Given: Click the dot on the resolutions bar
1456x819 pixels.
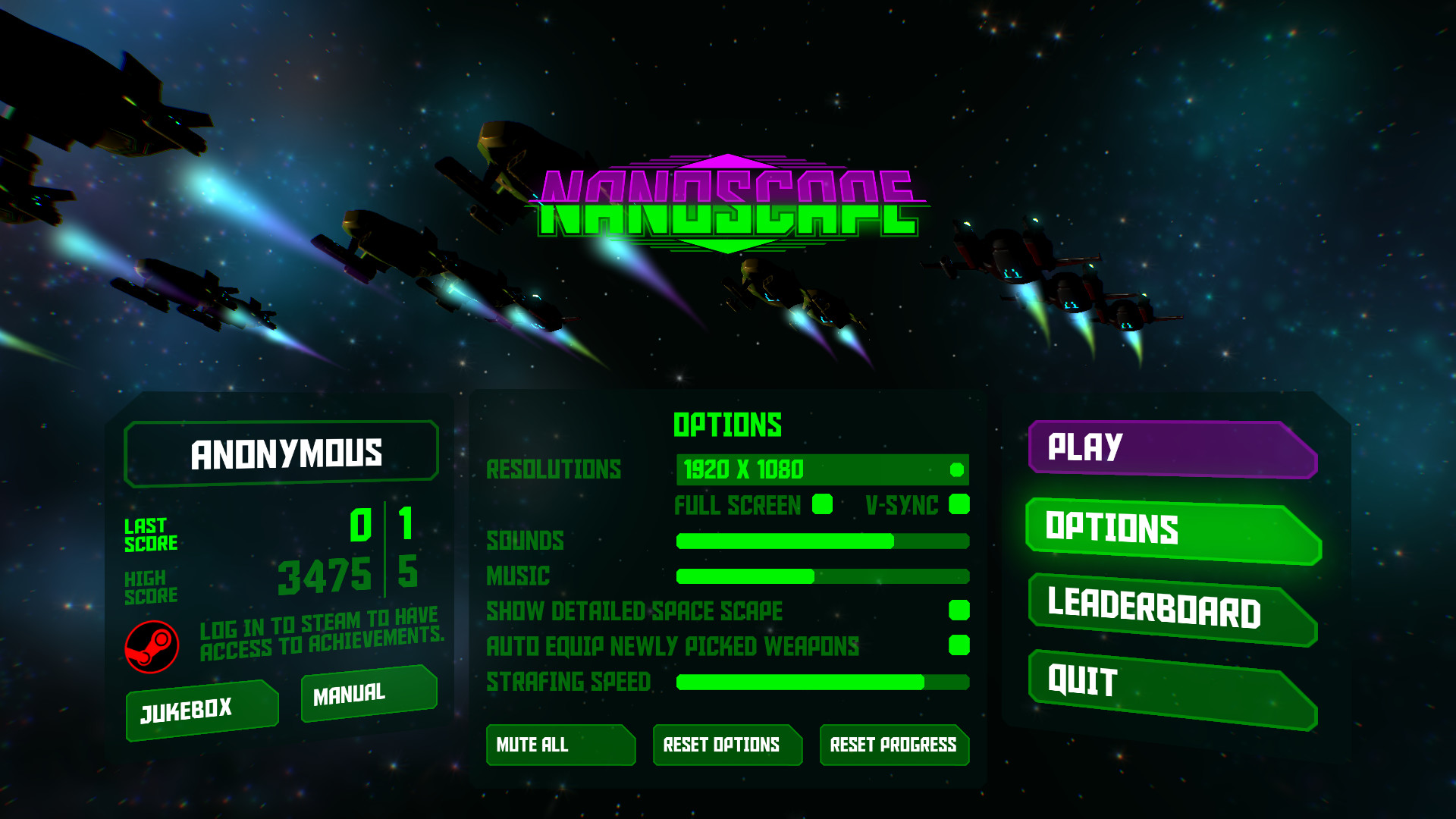Looking at the screenshot, I should (957, 470).
